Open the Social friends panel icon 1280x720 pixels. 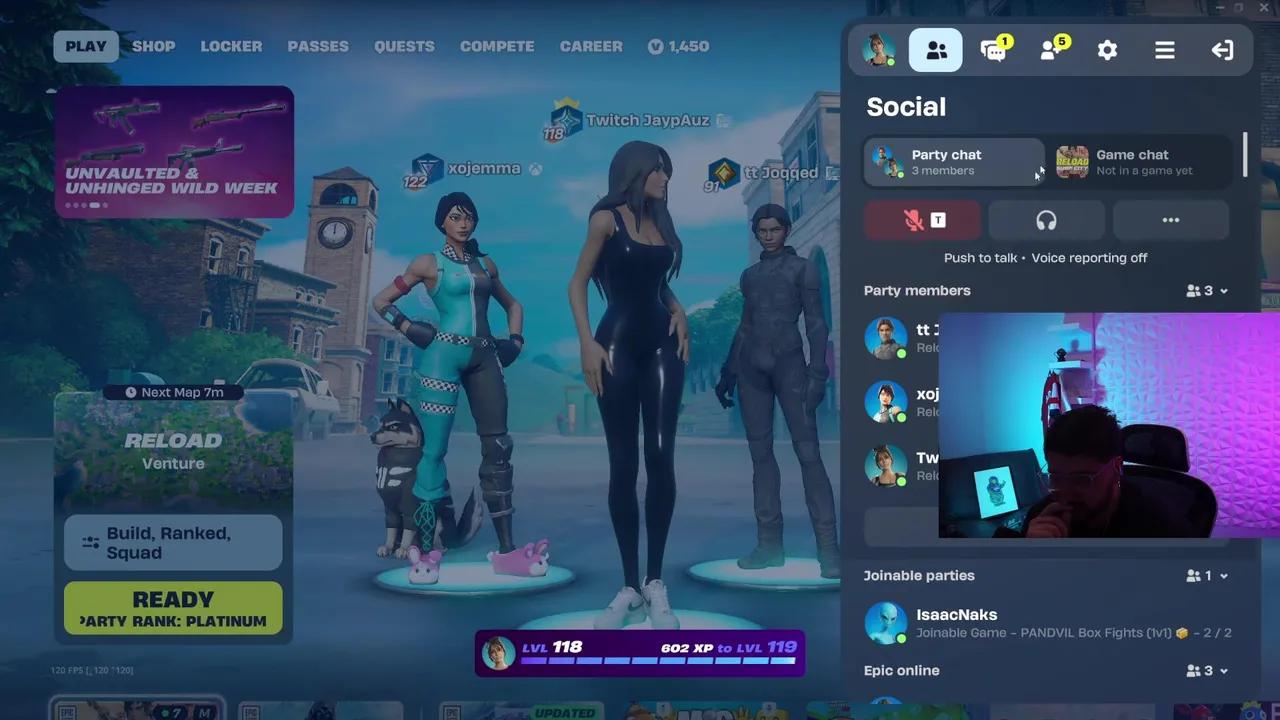pyautogui.click(x=935, y=50)
